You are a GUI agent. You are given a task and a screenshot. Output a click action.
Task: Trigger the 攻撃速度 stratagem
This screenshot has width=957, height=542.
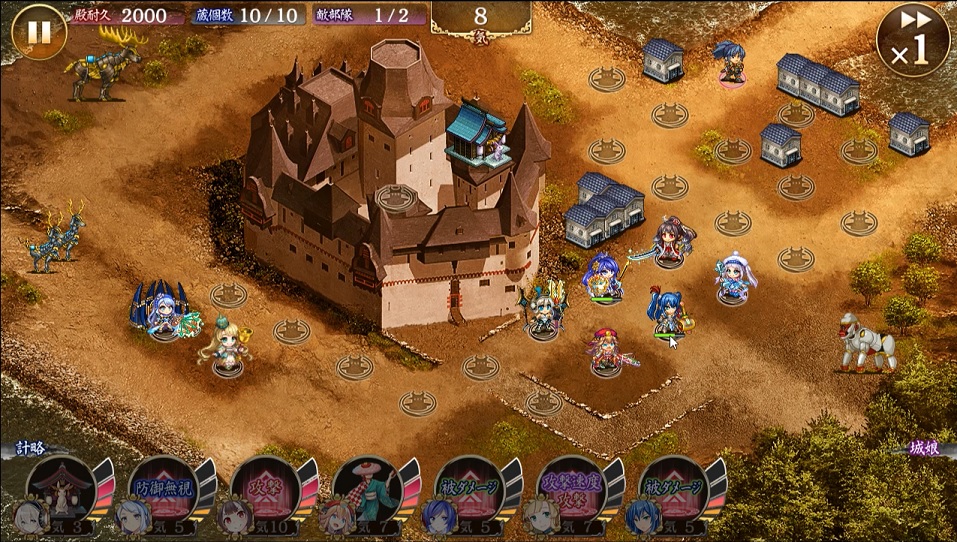(573, 491)
